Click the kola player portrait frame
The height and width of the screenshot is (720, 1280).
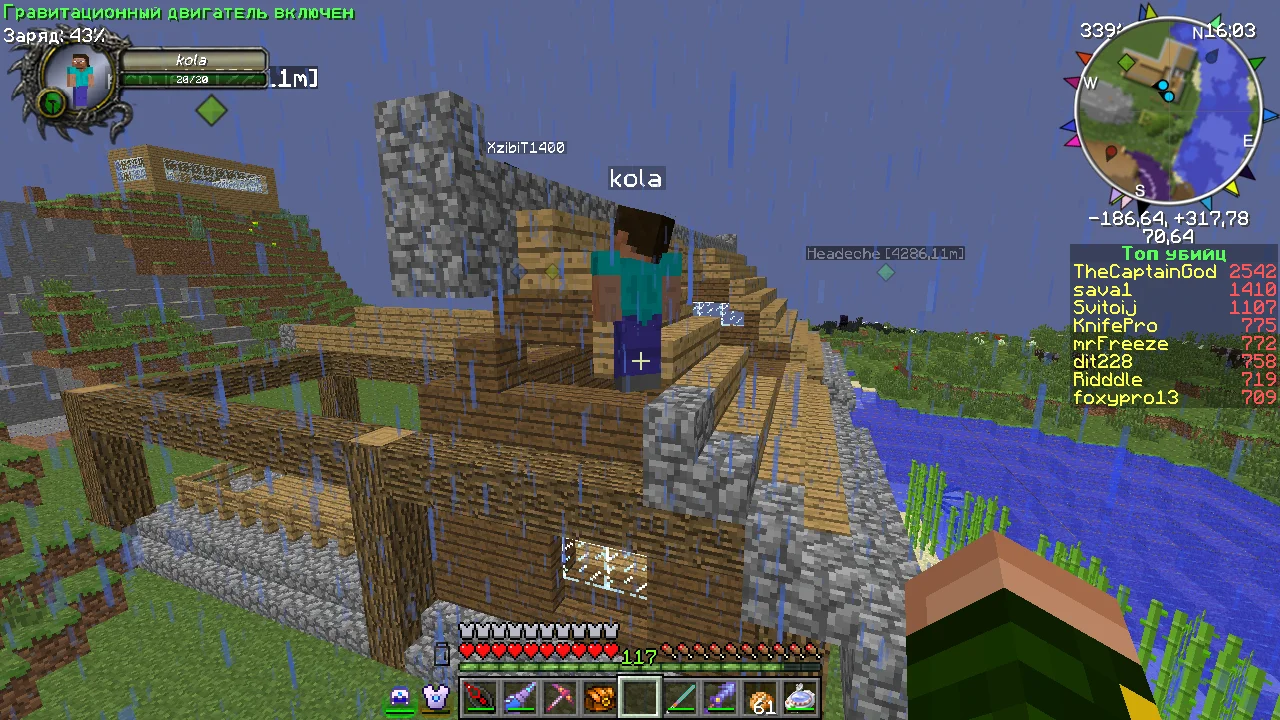(x=80, y=77)
